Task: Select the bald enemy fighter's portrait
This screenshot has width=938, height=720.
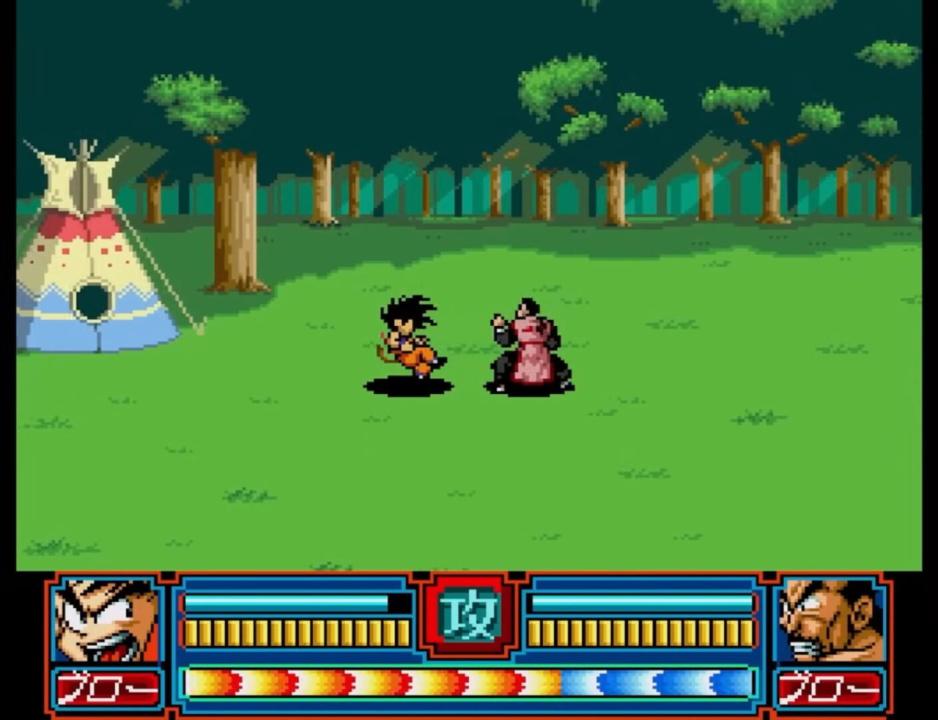Action: point(829,621)
